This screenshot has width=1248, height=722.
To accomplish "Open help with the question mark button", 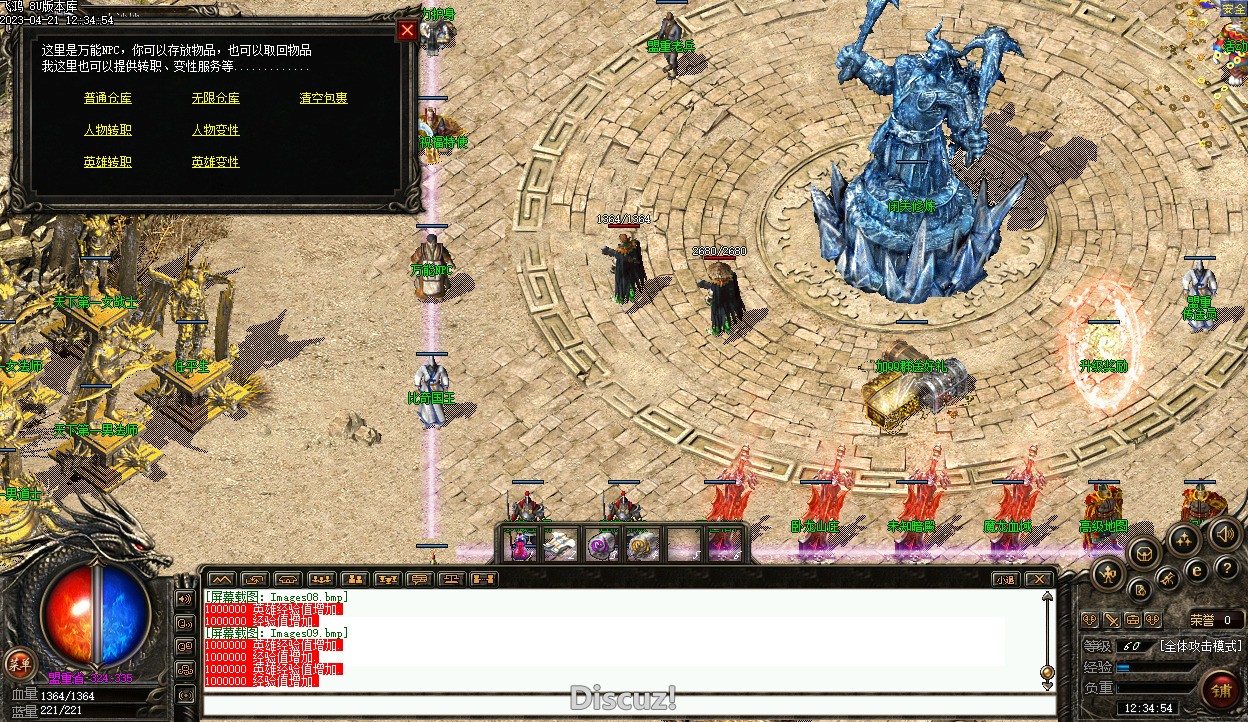I will click(x=1227, y=567).
